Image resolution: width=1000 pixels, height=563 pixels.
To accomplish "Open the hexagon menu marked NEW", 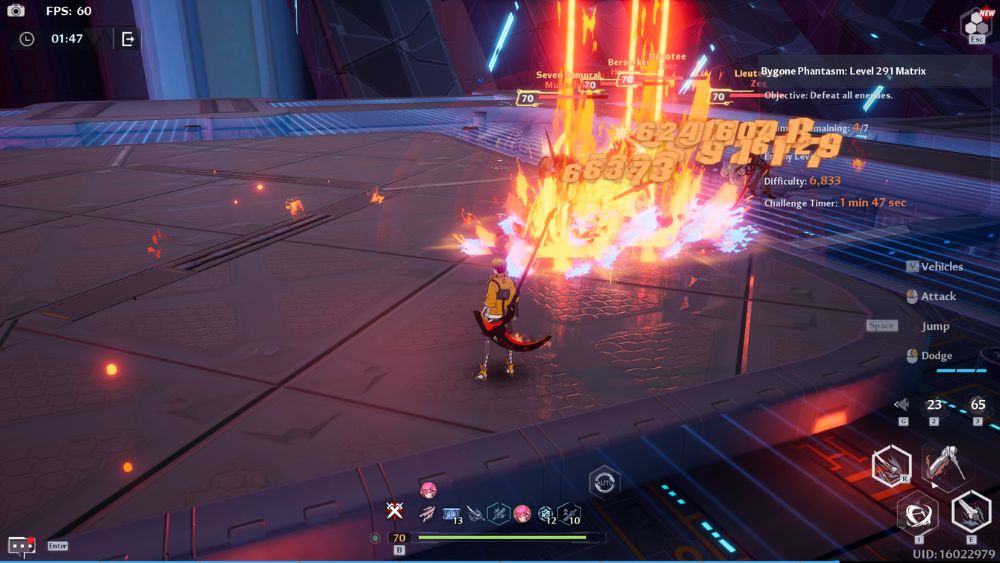I will coord(977,23).
